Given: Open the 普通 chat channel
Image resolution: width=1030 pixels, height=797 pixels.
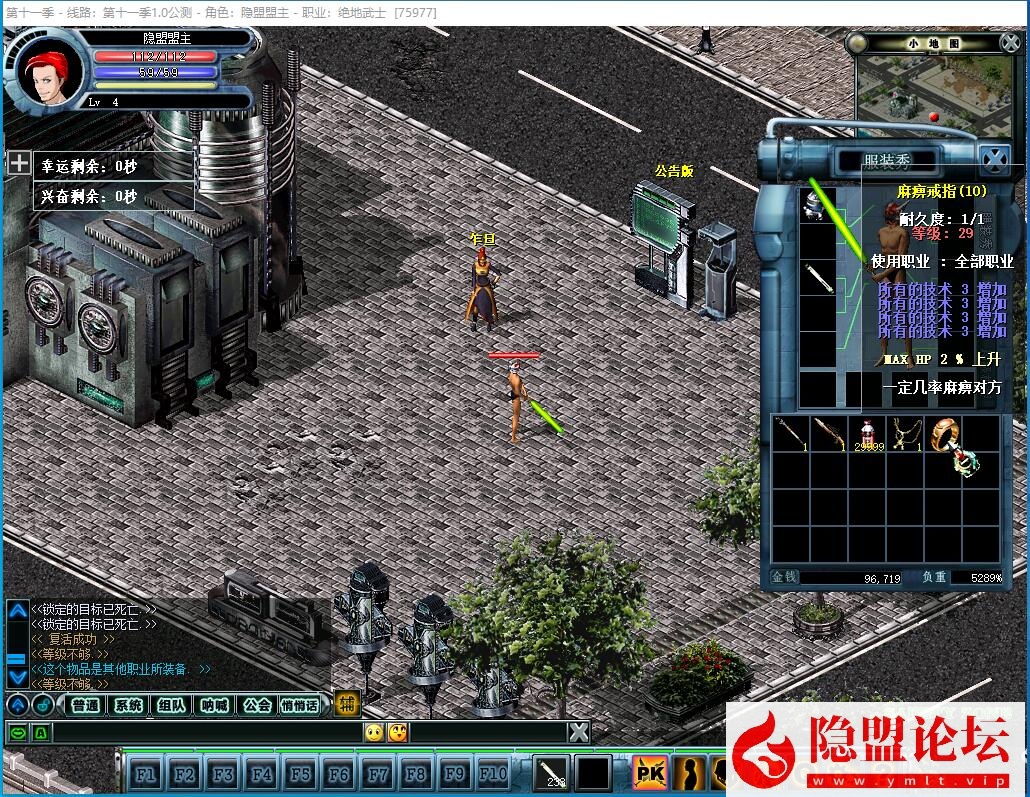Looking at the screenshot, I should (86, 705).
